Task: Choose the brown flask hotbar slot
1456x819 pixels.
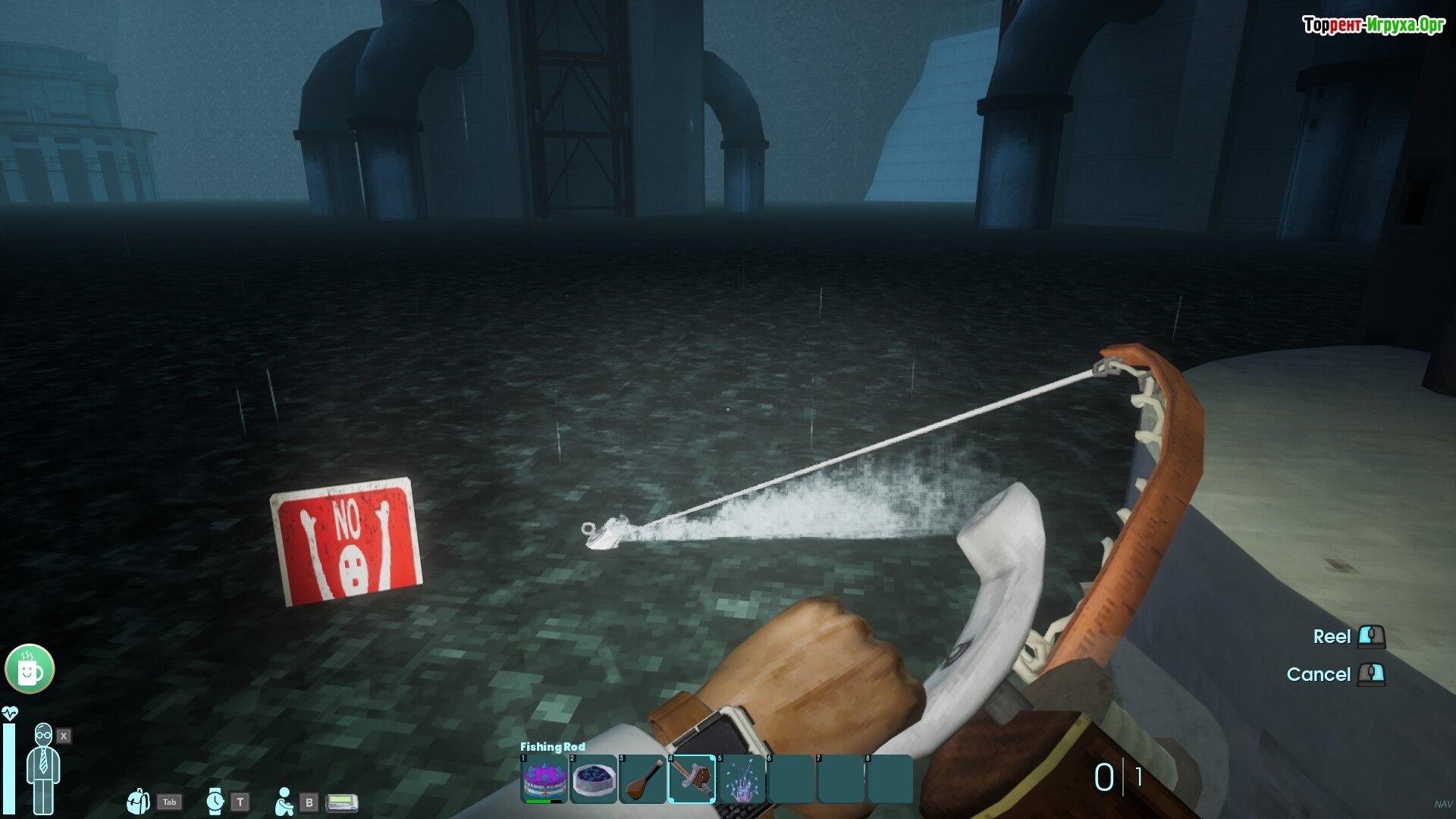Action: point(643,780)
